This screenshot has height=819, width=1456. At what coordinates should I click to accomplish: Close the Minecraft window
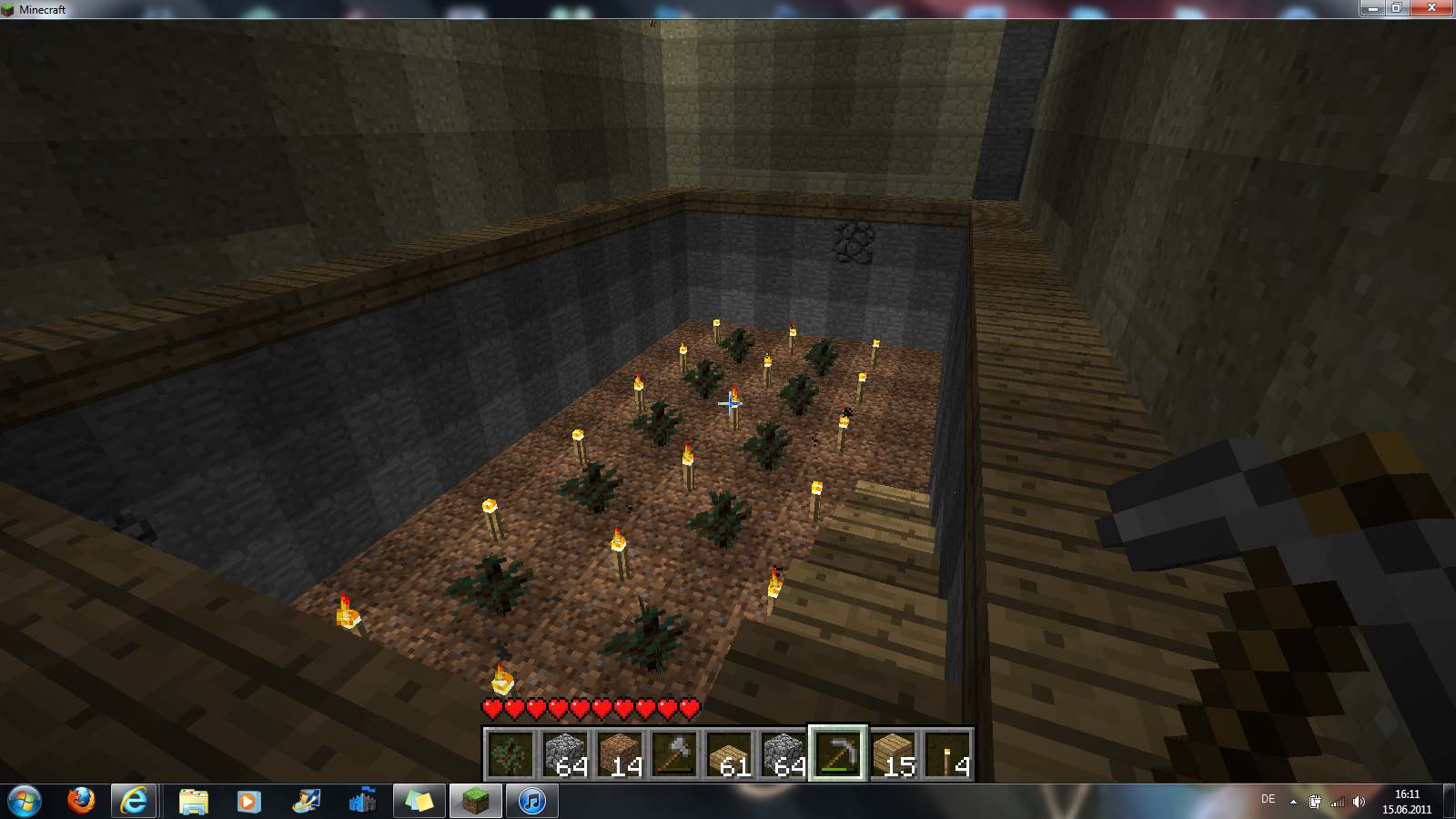(x=1431, y=8)
